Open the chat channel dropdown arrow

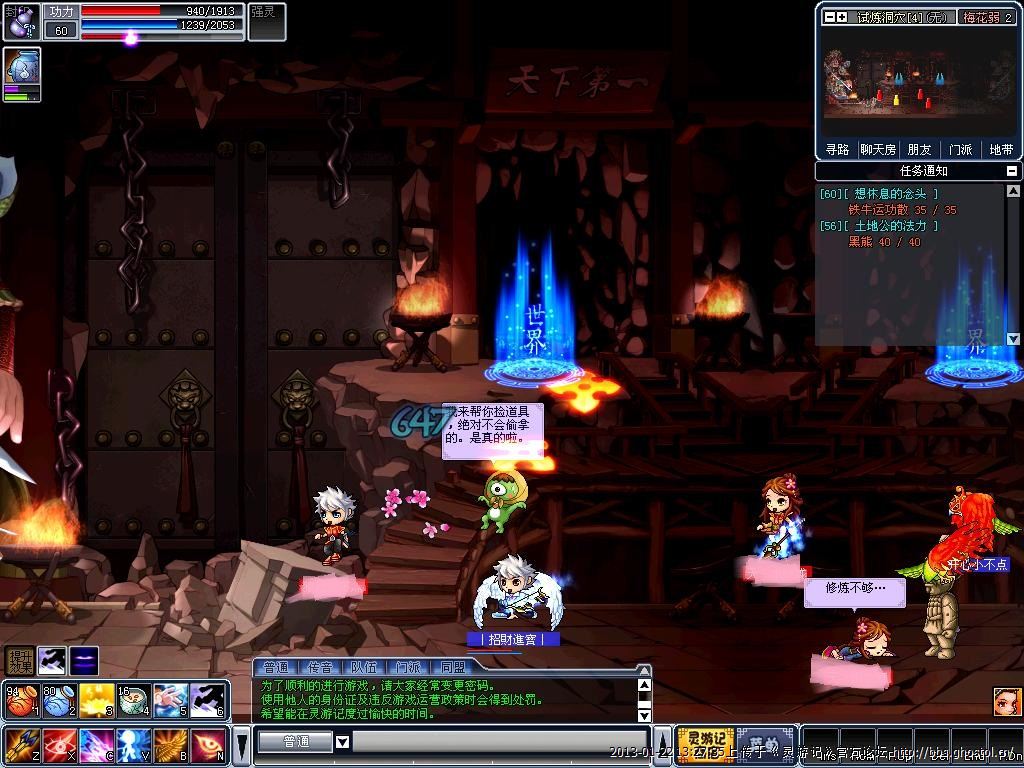click(x=342, y=742)
